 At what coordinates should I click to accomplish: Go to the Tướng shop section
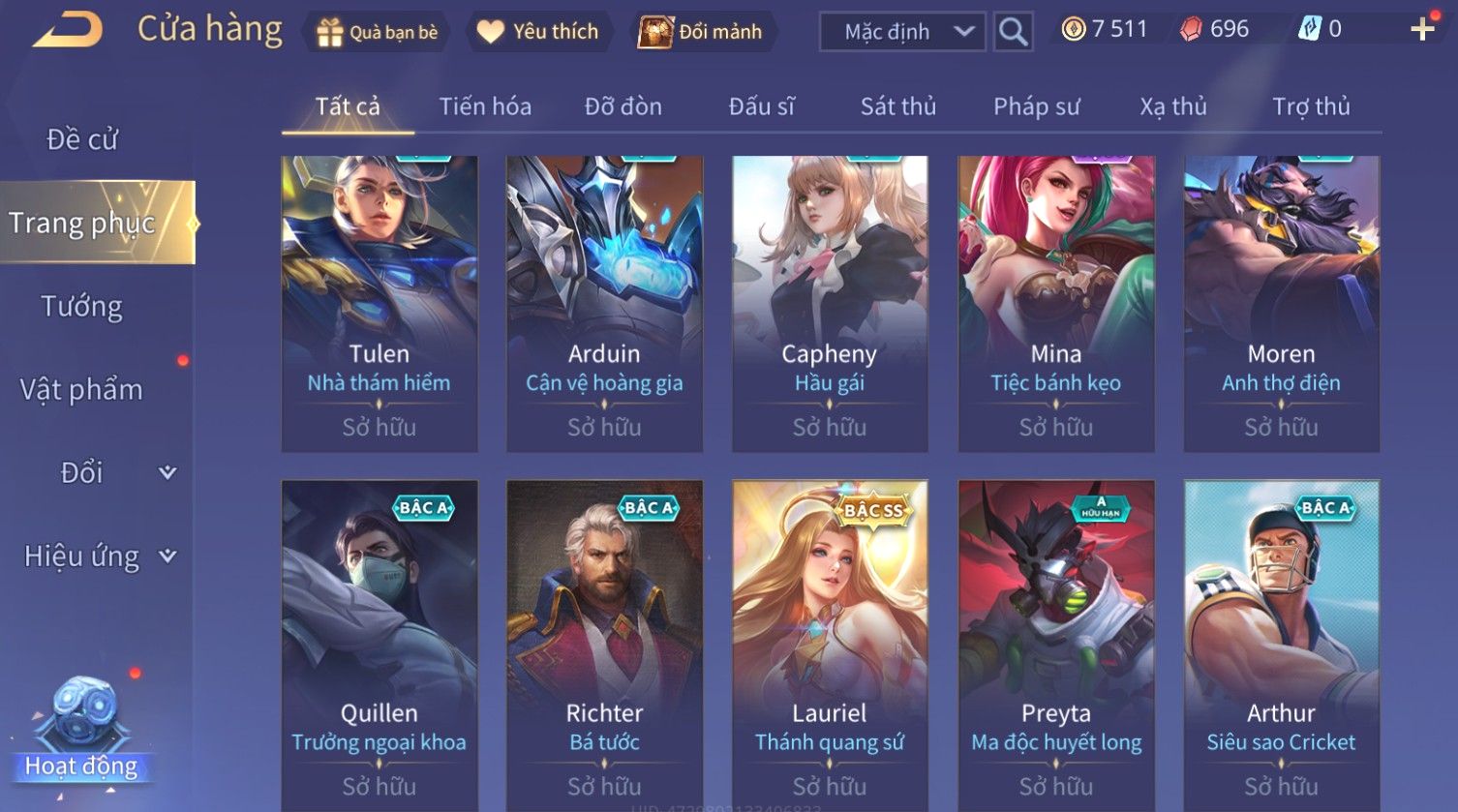tap(82, 307)
